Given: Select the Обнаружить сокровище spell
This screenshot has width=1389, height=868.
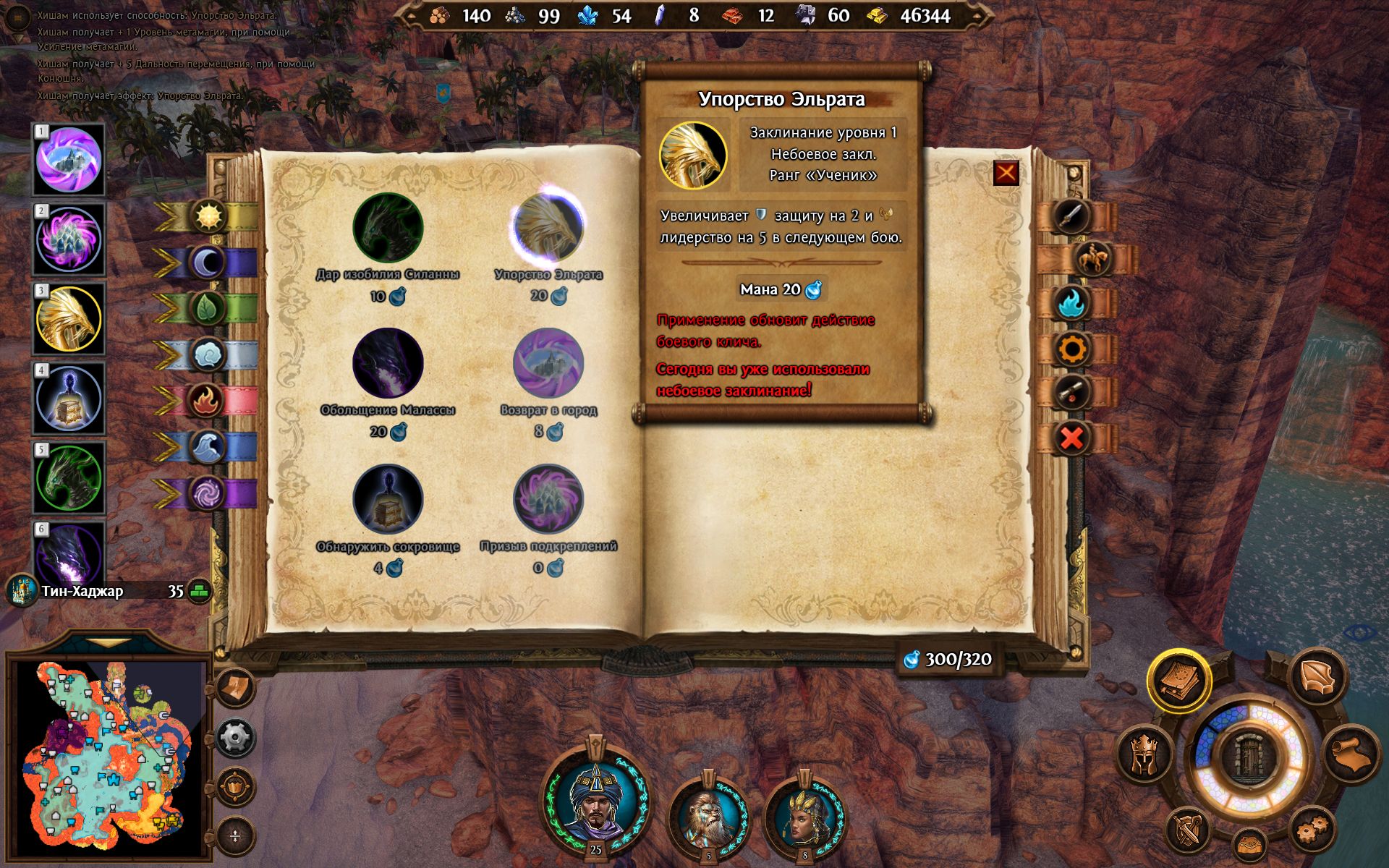Looking at the screenshot, I should (388, 499).
